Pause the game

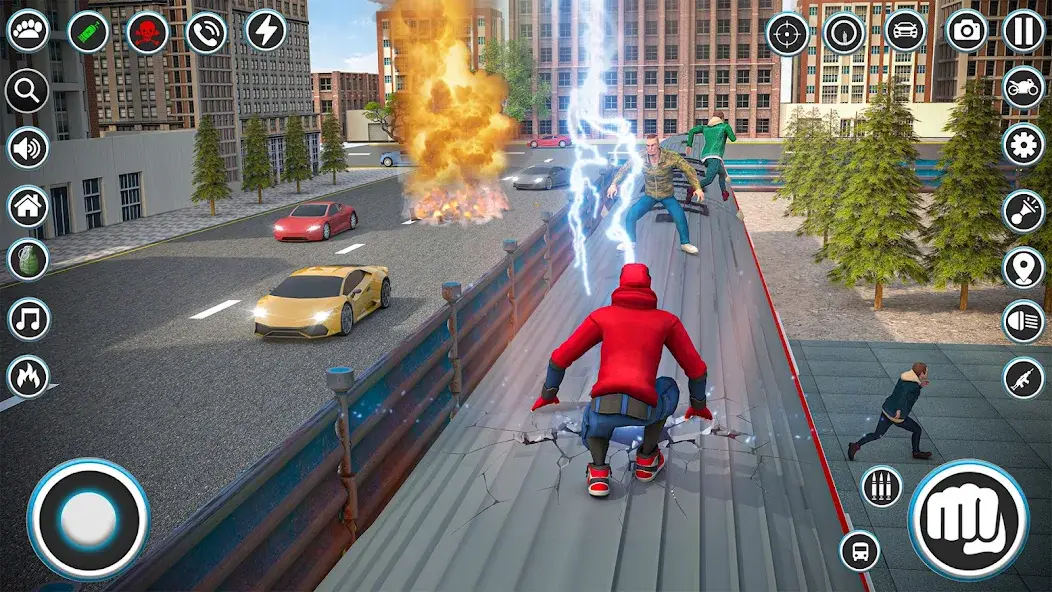pyautogui.click(x=1023, y=31)
